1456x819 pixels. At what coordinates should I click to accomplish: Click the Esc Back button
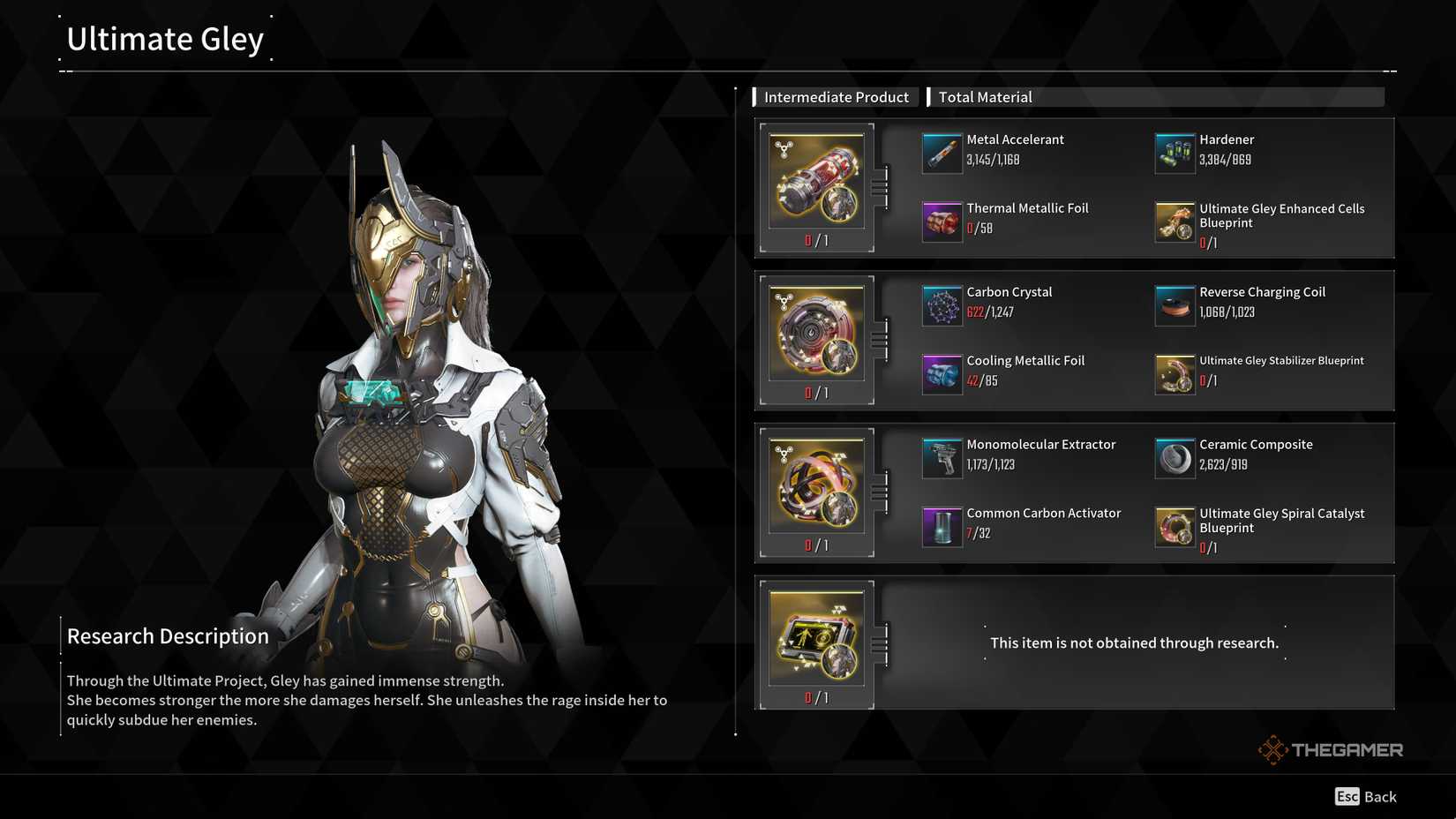point(1364,797)
